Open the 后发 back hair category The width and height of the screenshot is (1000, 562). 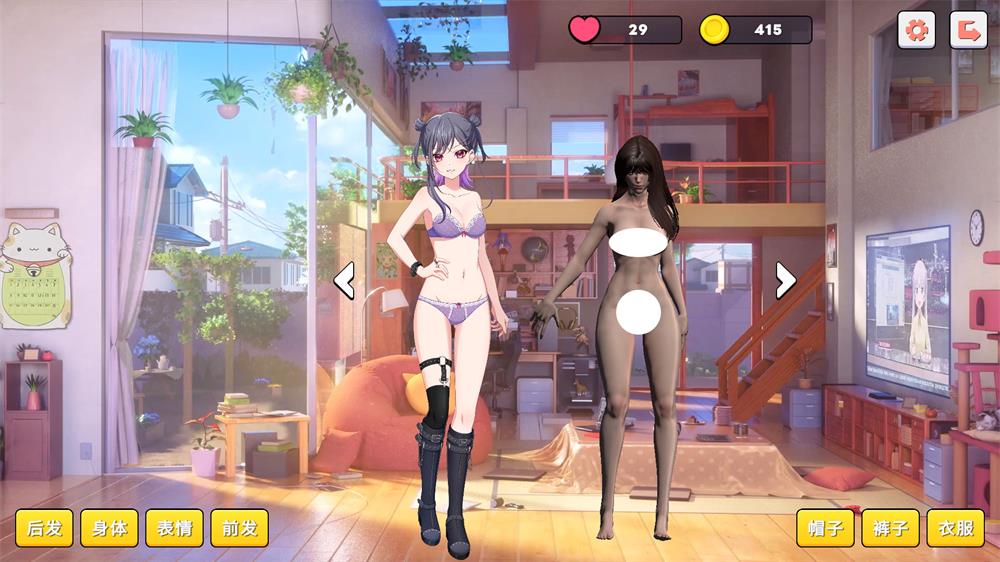[x=44, y=528]
